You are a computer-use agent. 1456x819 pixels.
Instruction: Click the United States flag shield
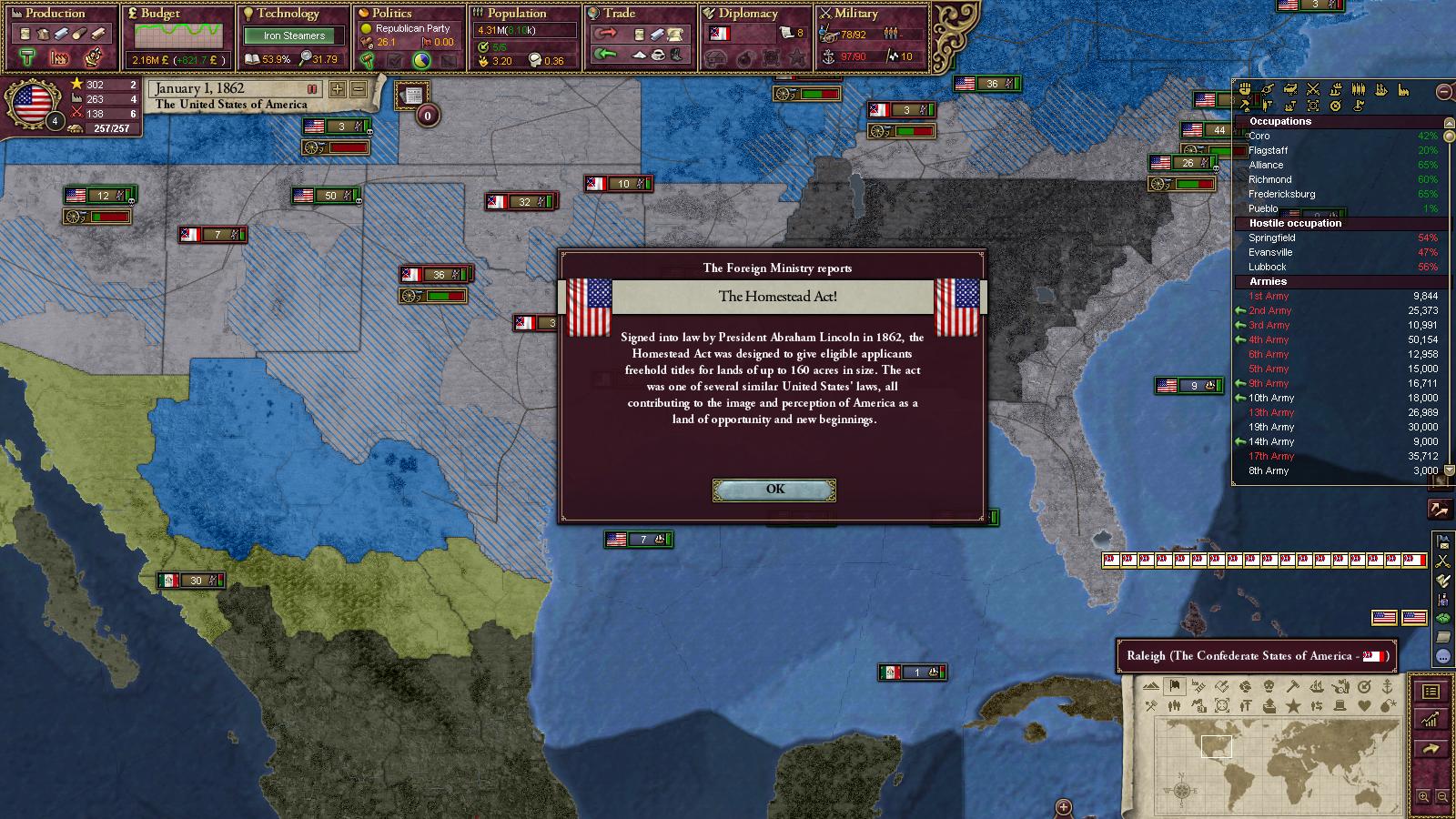coord(34,103)
